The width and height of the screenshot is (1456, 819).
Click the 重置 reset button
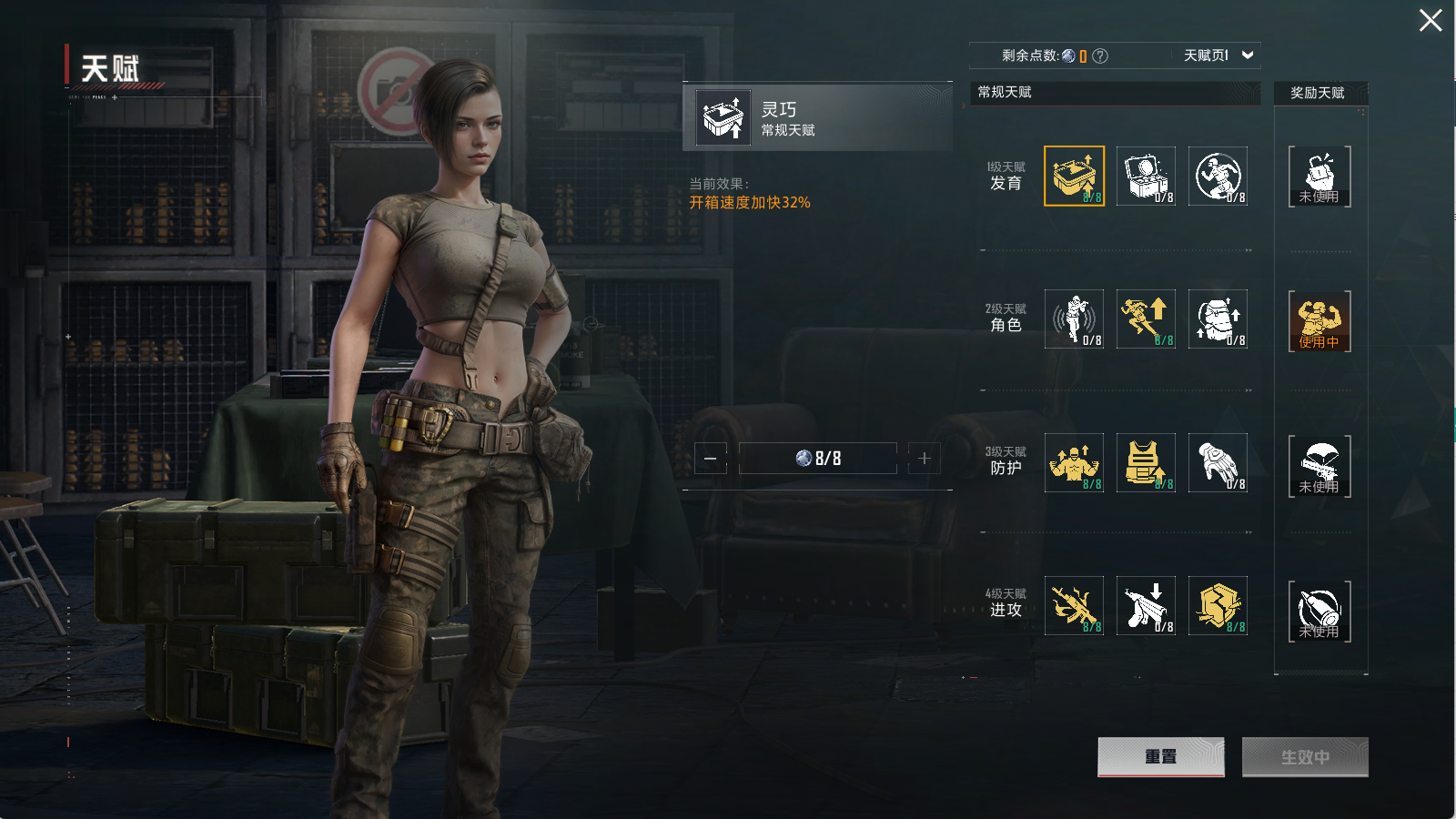coord(1160,757)
